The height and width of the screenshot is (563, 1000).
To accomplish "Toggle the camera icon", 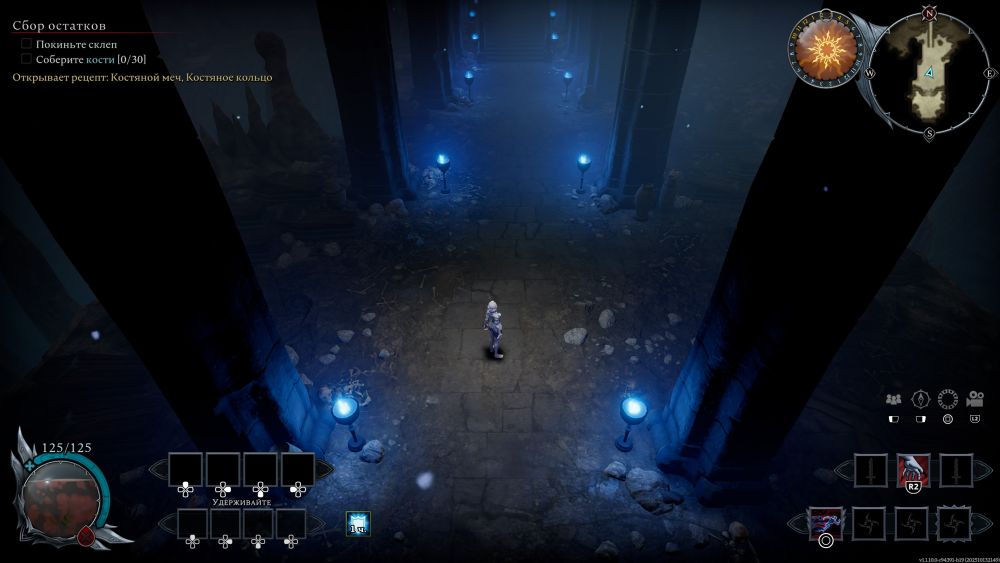I will pyautogui.click(x=974, y=398).
